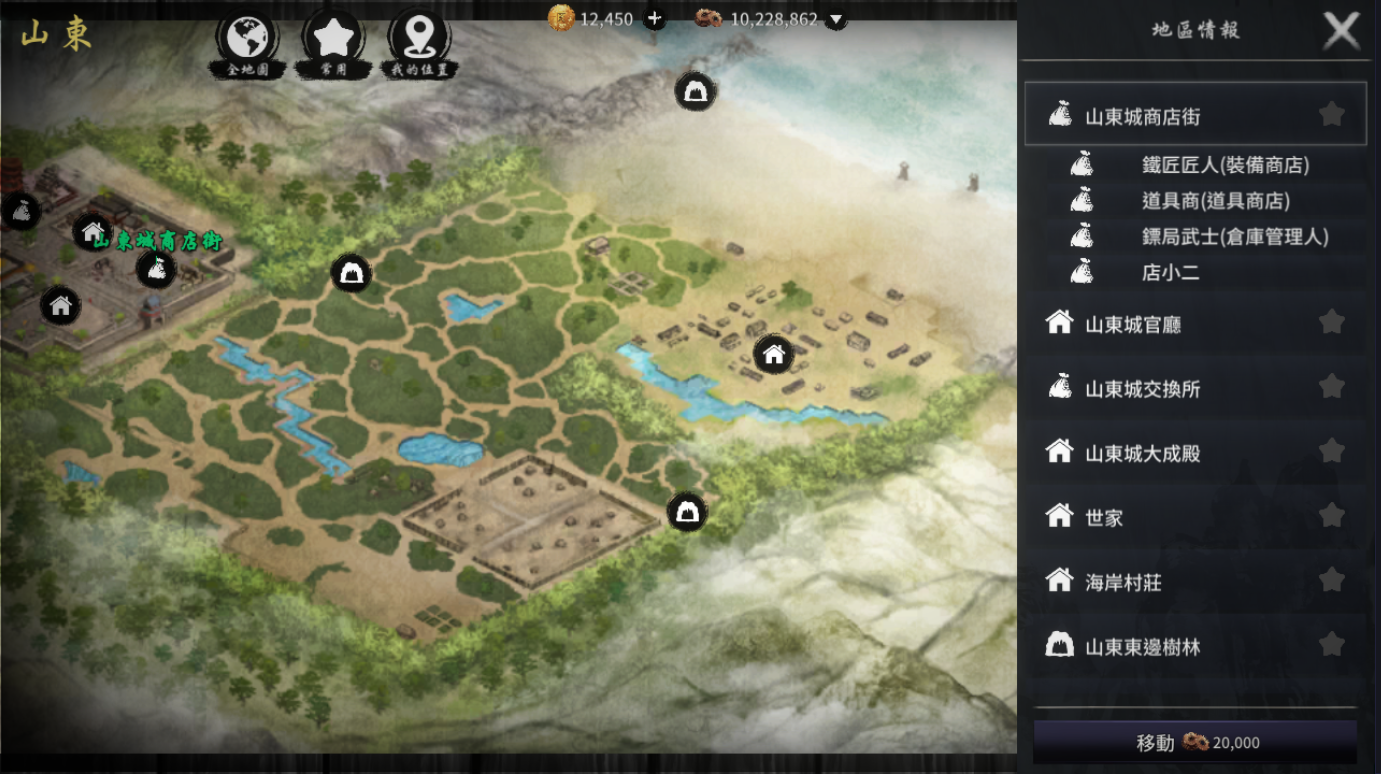
Task: Show 我的位置 on the map
Action: (x=419, y=40)
